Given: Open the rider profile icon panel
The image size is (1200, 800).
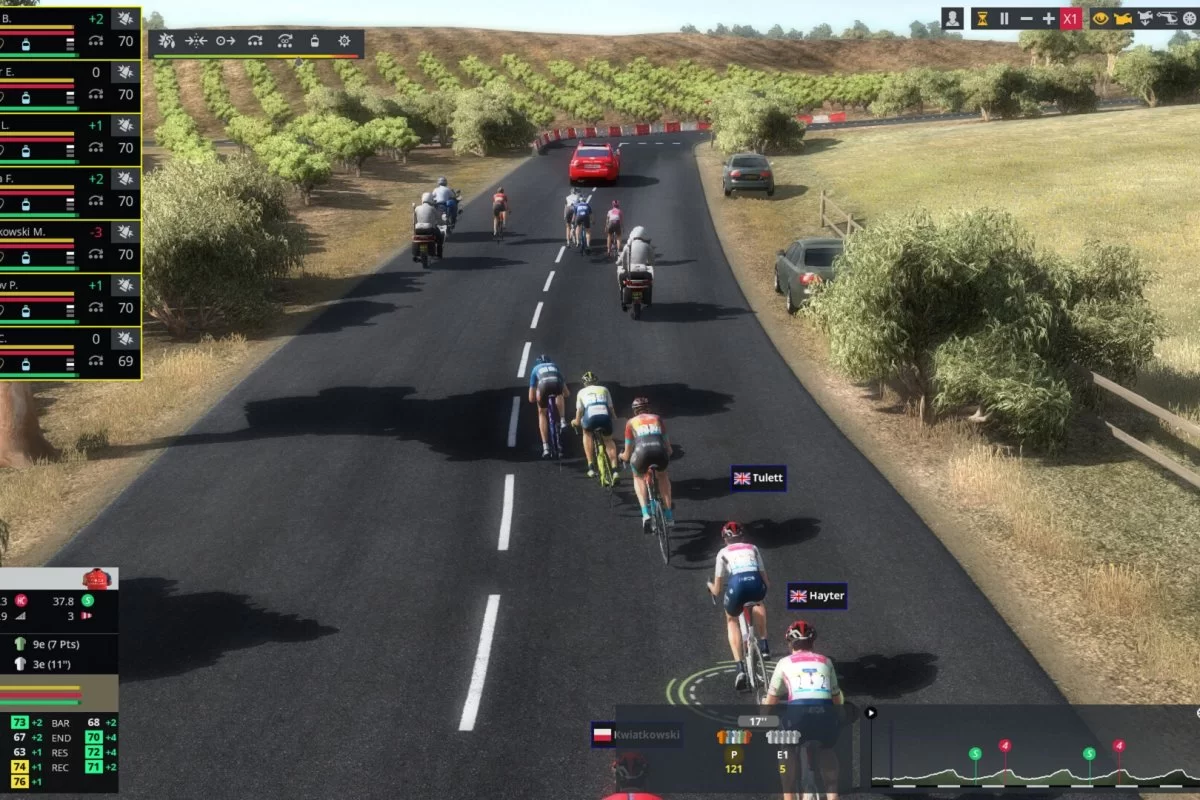Looking at the screenshot, I should click(953, 18).
